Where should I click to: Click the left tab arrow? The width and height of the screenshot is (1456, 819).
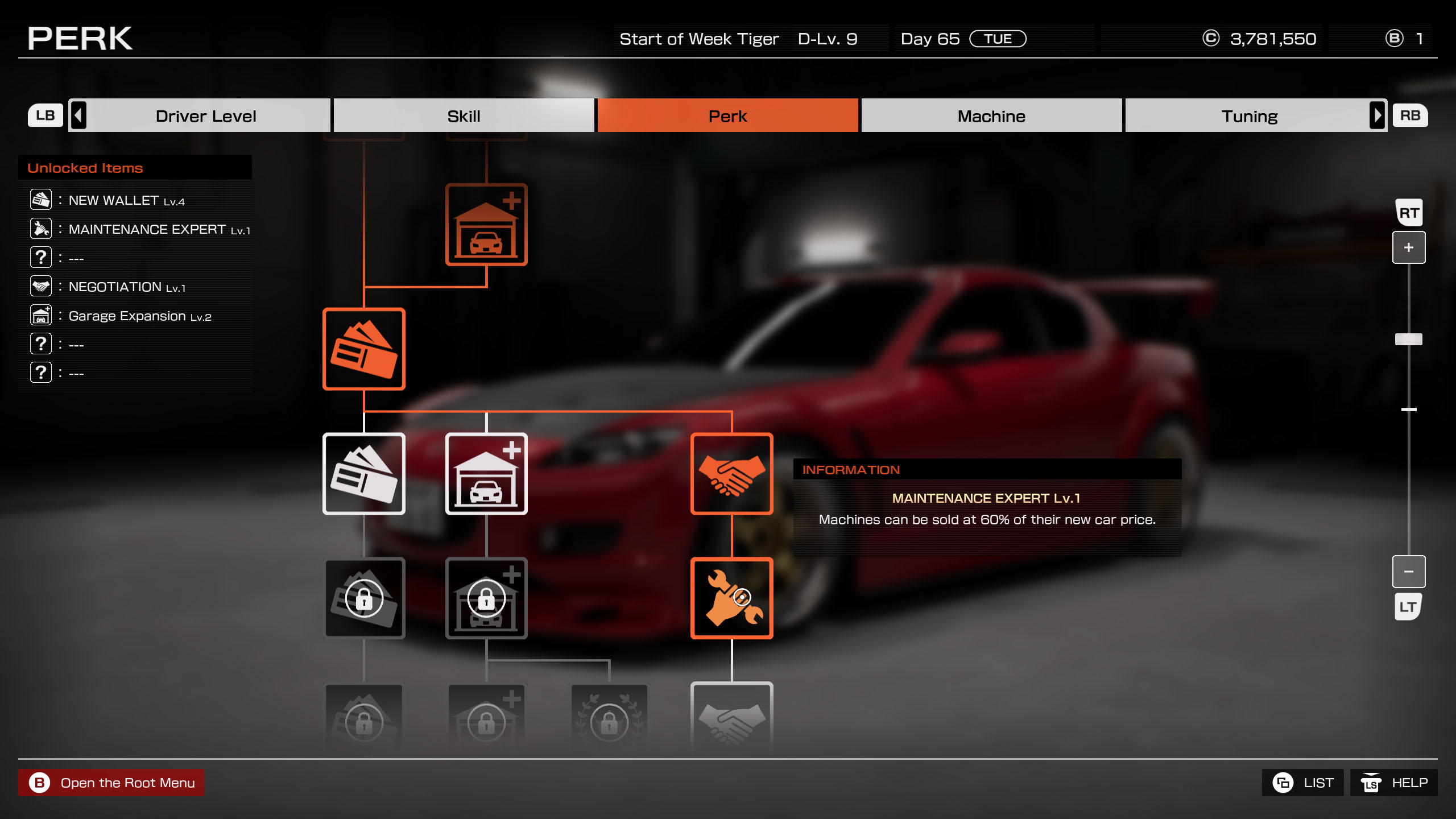click(78, 115)
